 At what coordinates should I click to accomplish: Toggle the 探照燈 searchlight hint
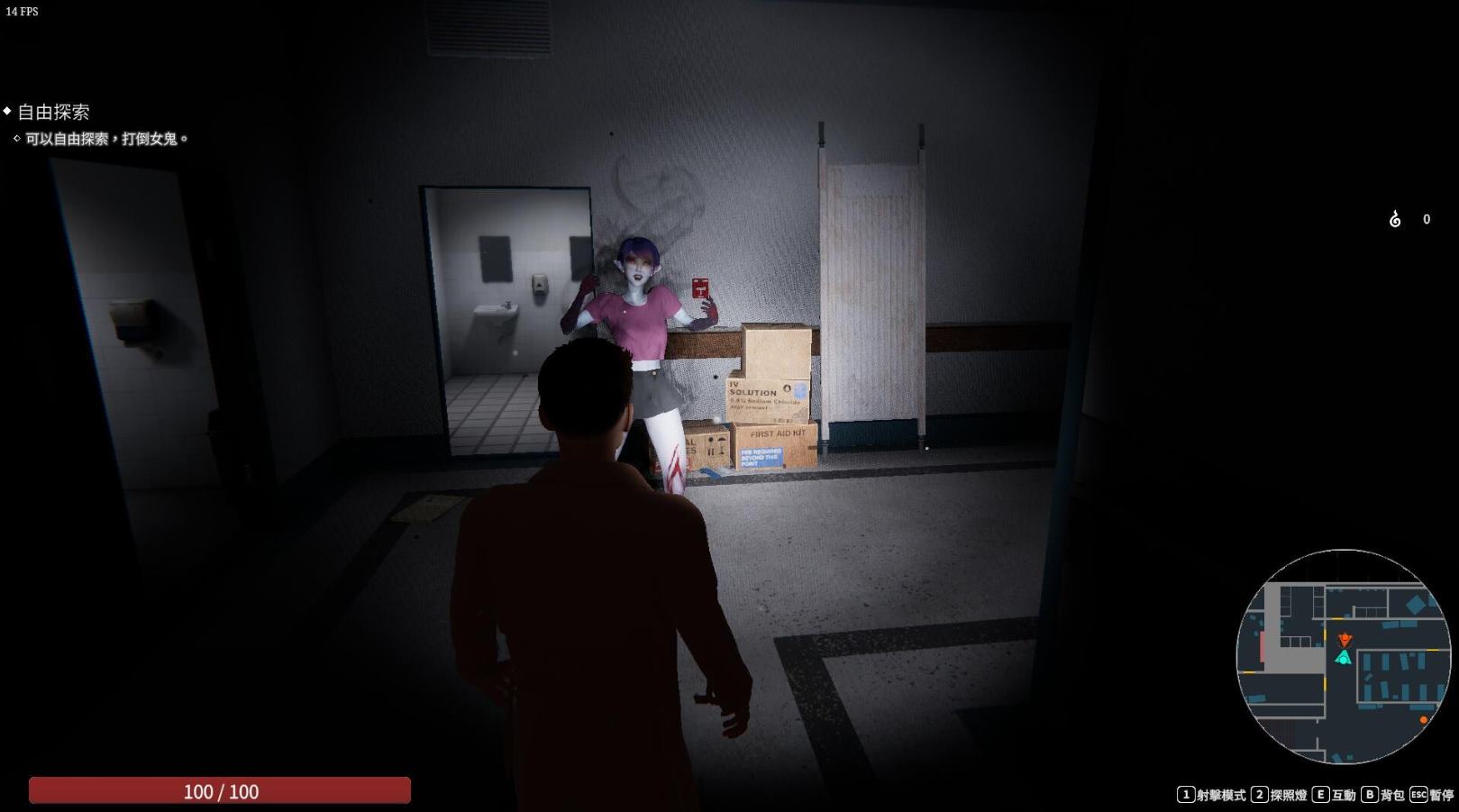point(1288,795)
